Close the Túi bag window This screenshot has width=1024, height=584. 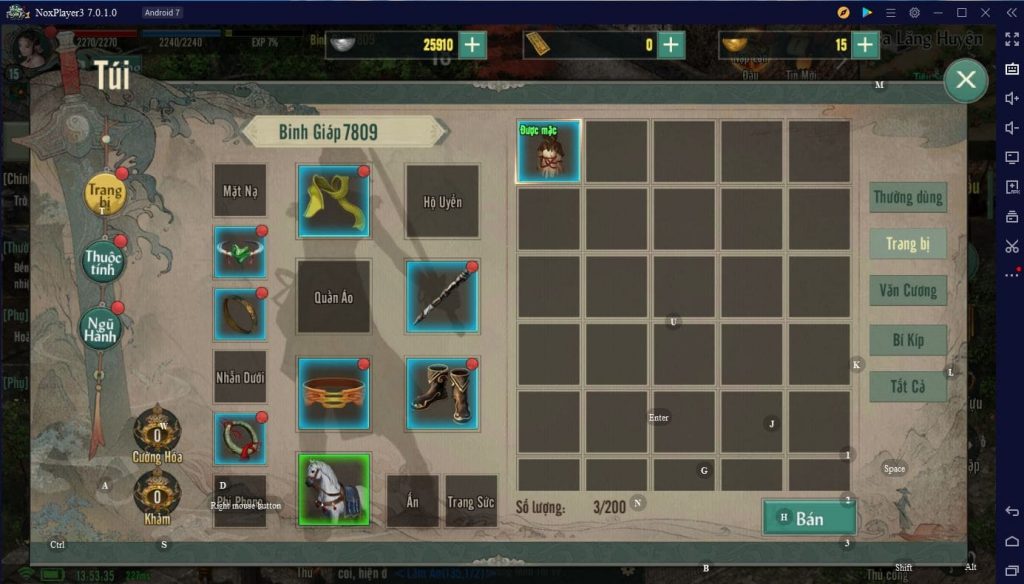click(x=965, y=80)
